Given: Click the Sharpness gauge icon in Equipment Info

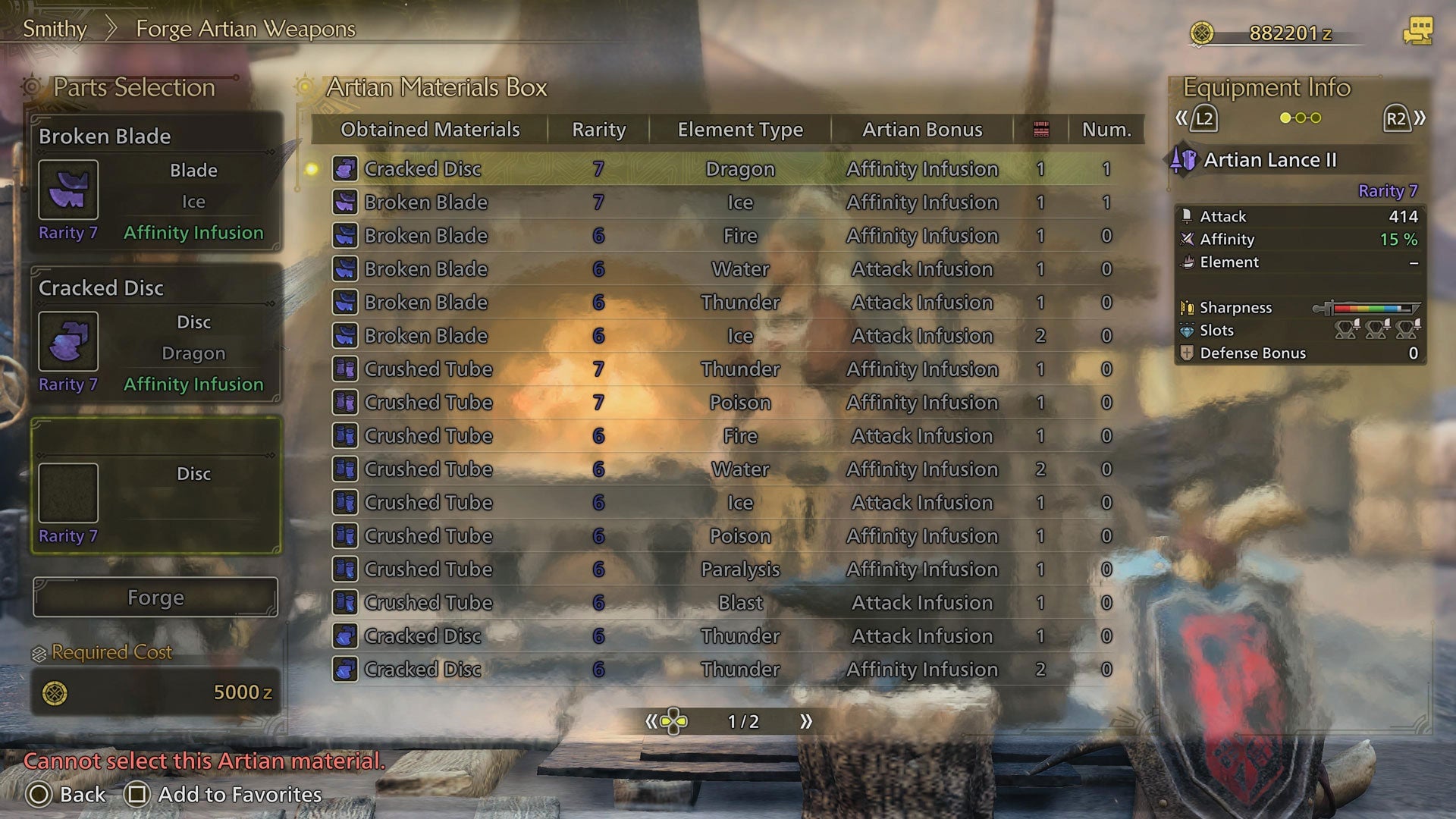Looking at the screenshot, I should coord(1186,307).
